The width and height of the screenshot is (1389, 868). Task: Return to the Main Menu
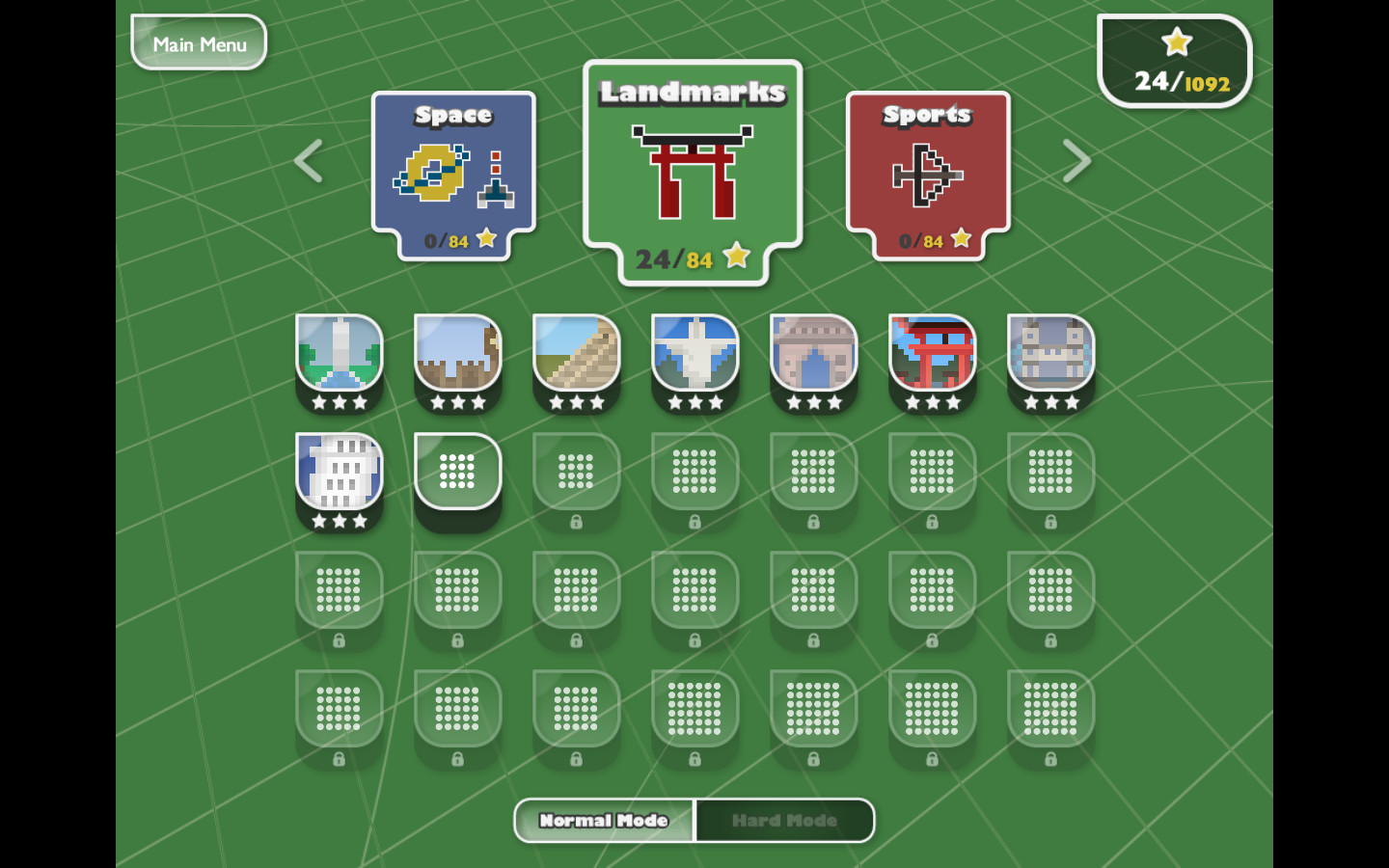pos(198,42)
